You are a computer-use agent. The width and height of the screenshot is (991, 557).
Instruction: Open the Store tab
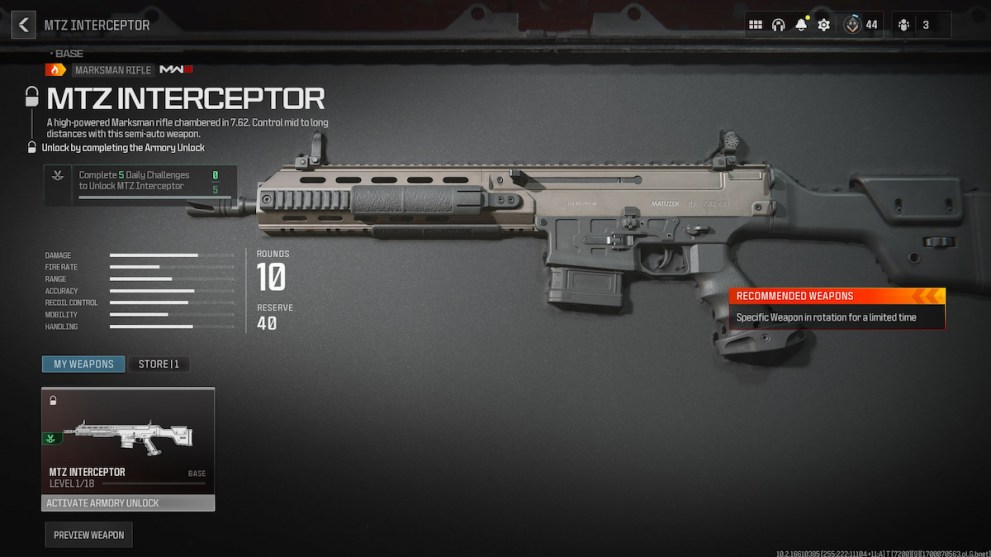(x=158, y=364)
